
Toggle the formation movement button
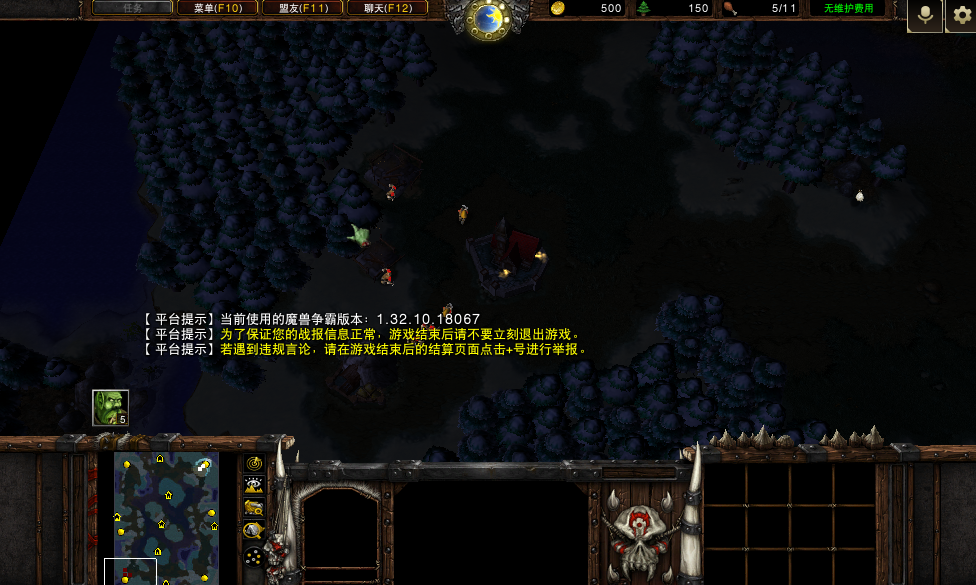click(254, 556)
